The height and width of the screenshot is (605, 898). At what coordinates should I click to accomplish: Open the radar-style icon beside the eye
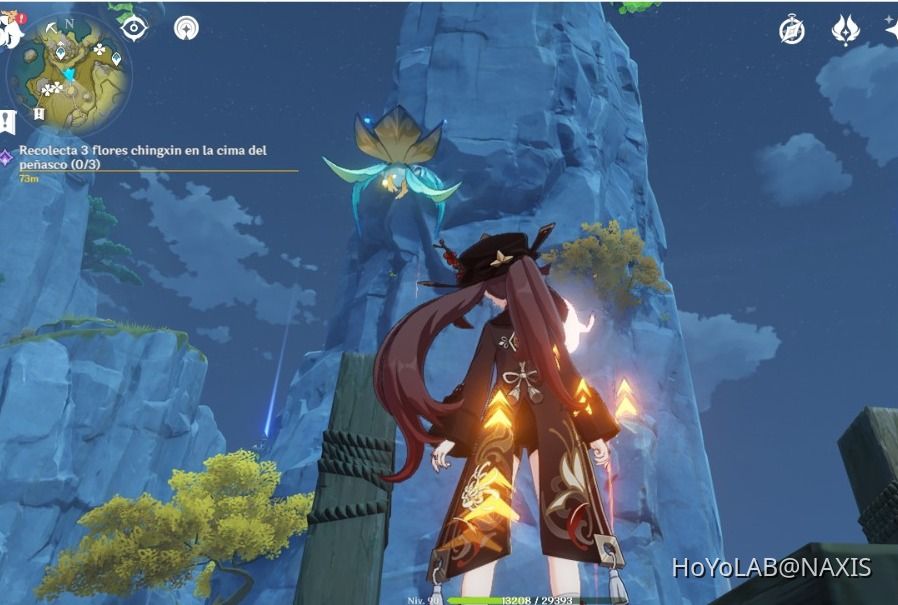(x=186, y=28)
